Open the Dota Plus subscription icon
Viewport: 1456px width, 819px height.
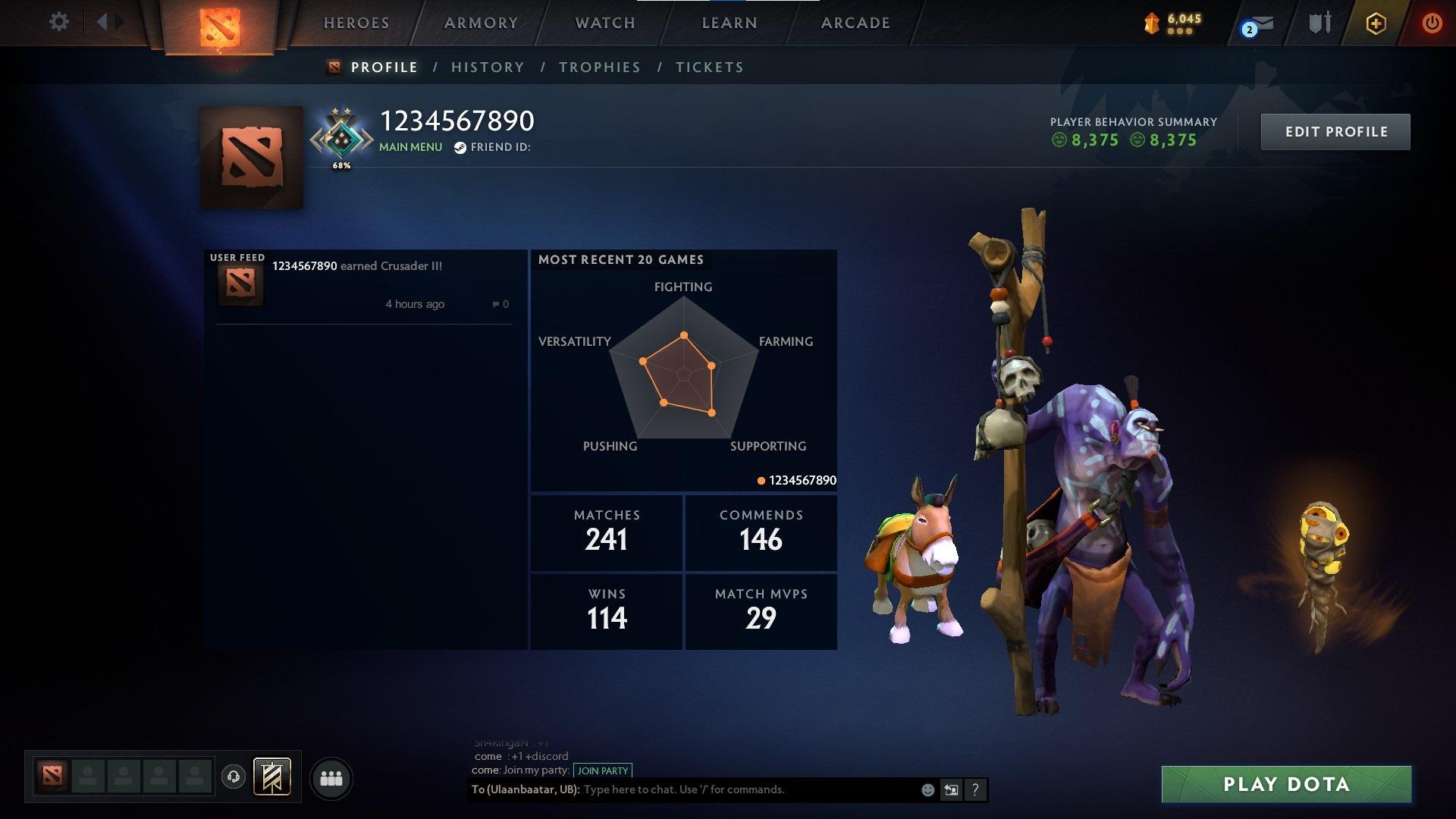click(1376, 23)
